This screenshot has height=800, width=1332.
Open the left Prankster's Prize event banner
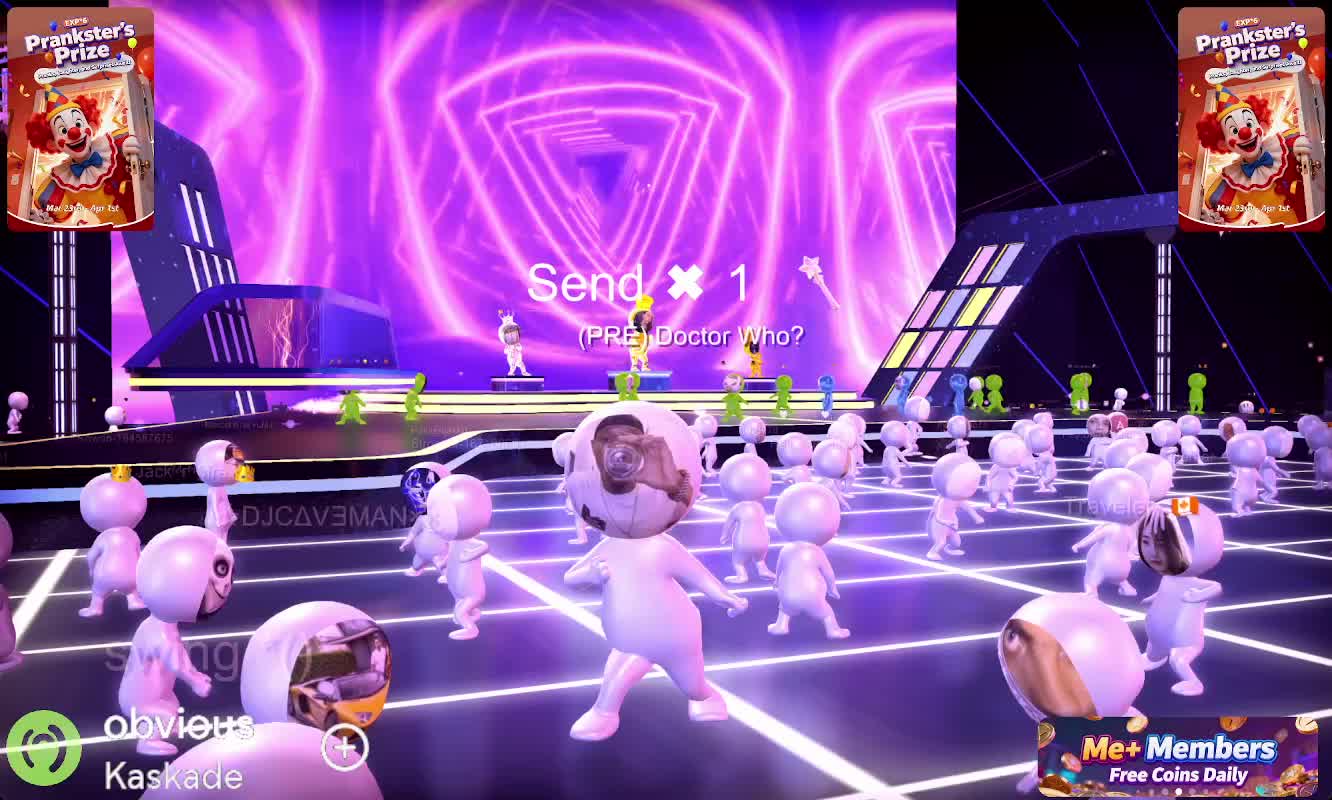point(80,119)
